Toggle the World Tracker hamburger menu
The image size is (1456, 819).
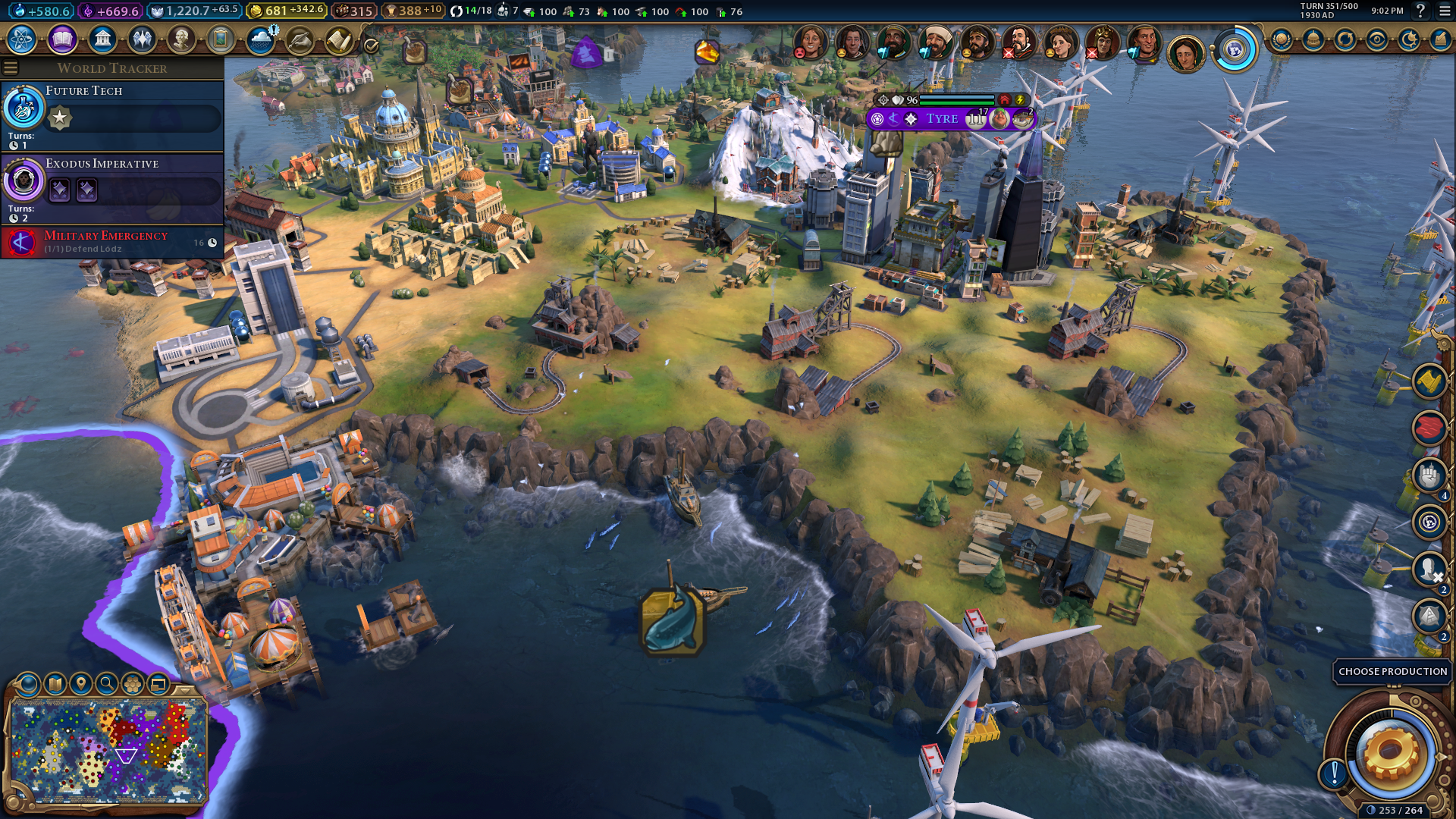pos(11,68)
